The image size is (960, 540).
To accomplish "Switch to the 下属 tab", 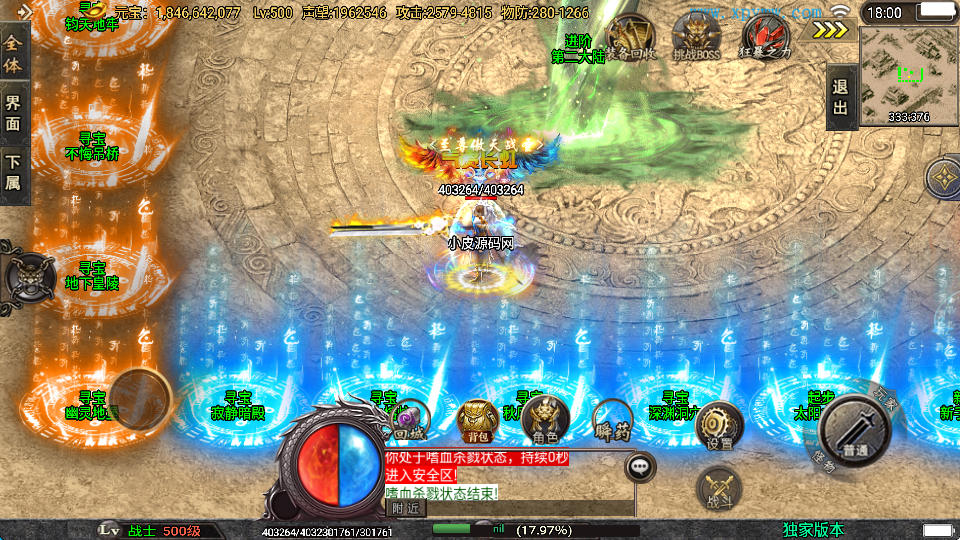I will coord(14,172).
